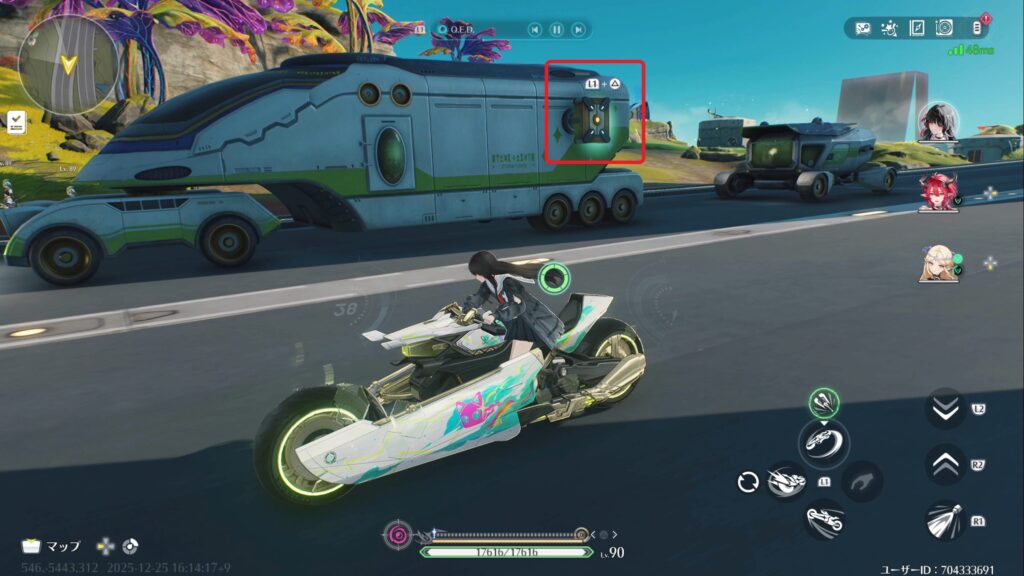Open the chat message icon

click(863, 28)
